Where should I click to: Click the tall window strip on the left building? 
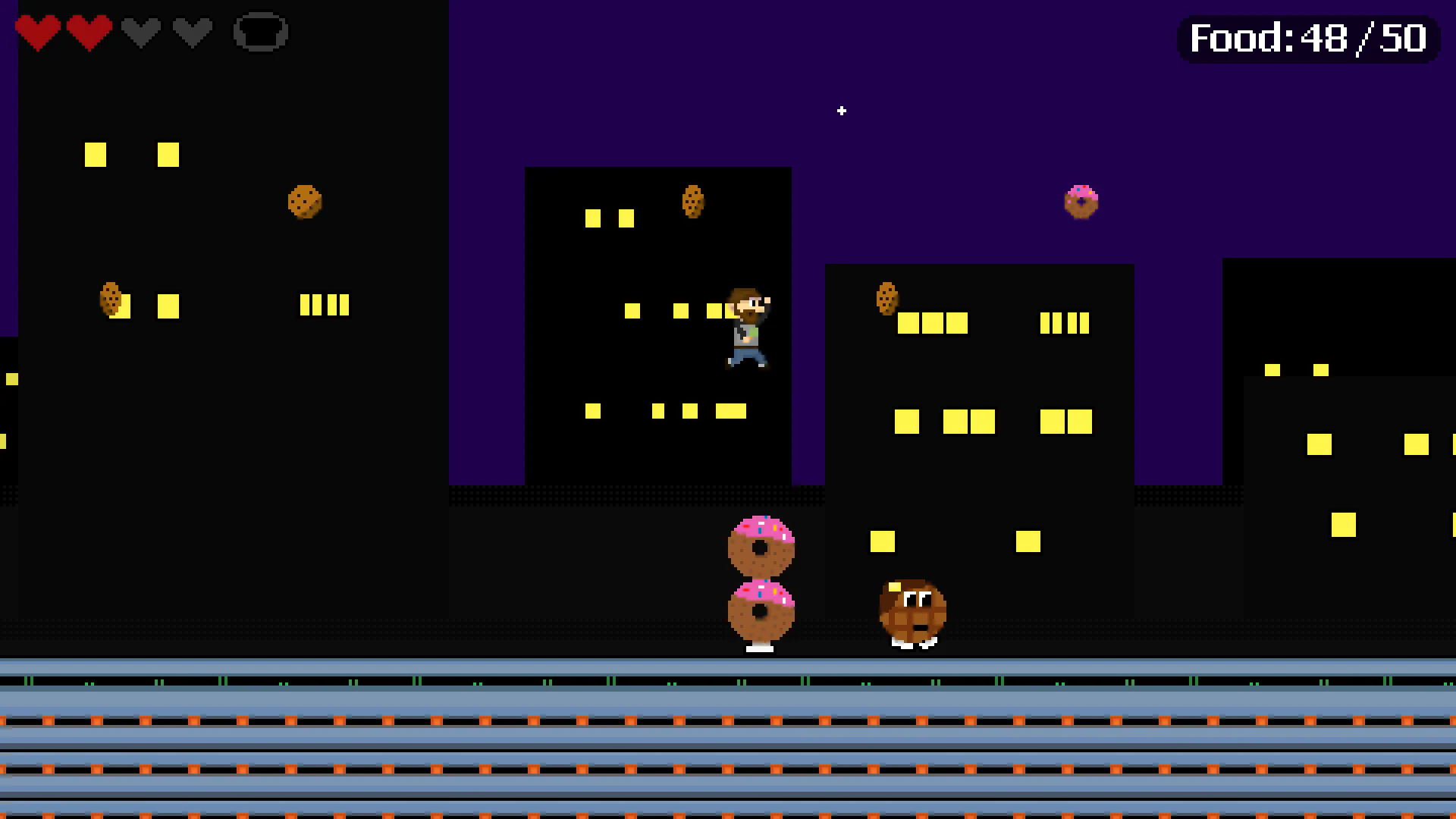point(325,304)
